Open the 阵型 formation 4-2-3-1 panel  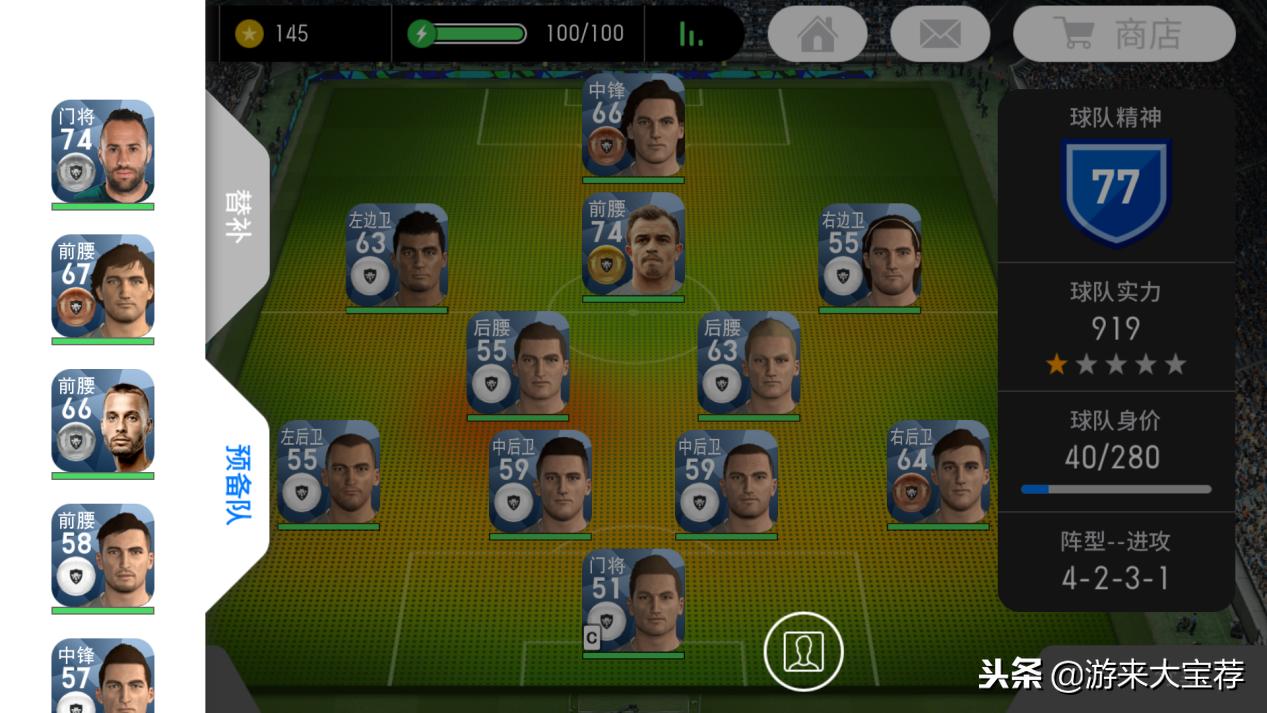[1115, 561]
